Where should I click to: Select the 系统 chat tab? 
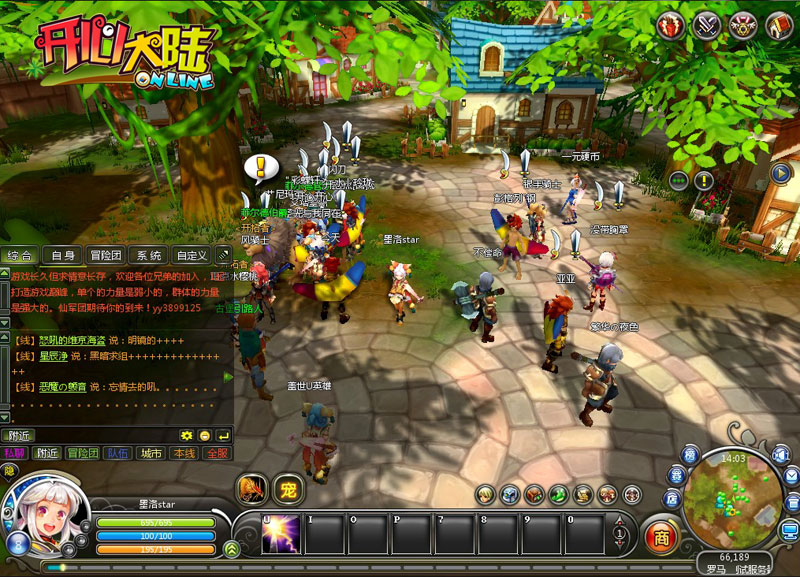pos(149,256)
